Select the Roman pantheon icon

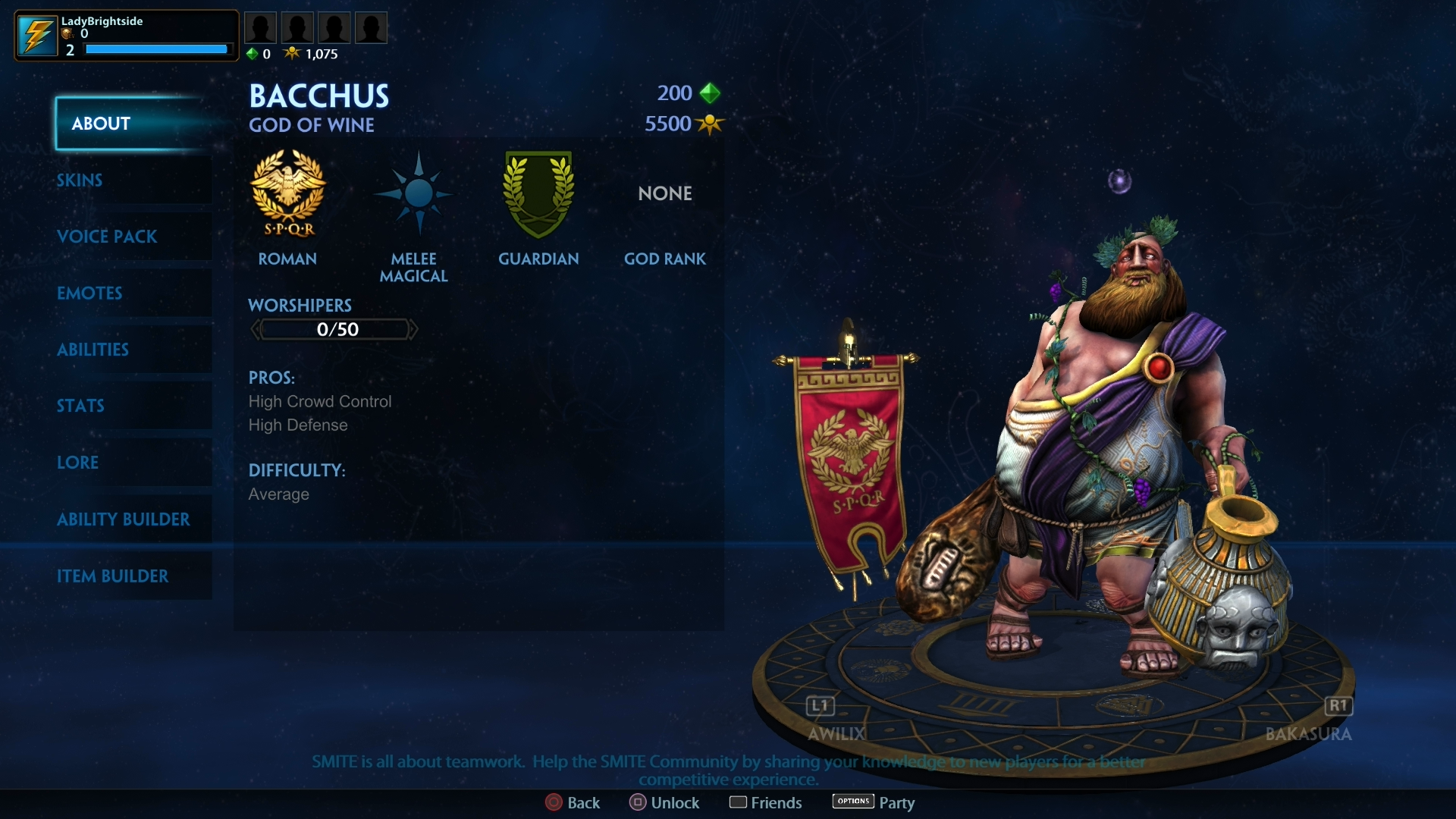coord(288,193)
